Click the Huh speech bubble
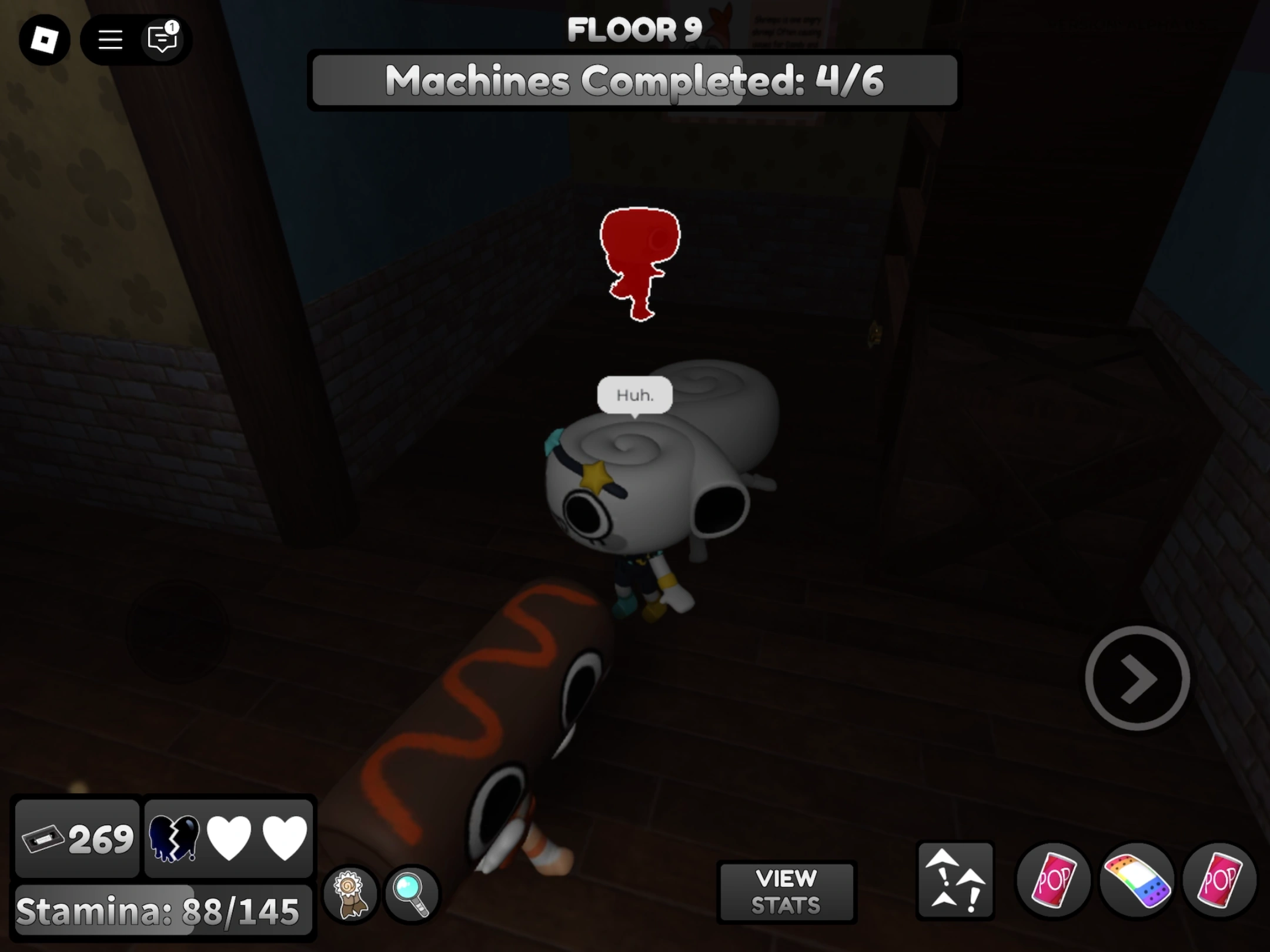 pos(634,395)
